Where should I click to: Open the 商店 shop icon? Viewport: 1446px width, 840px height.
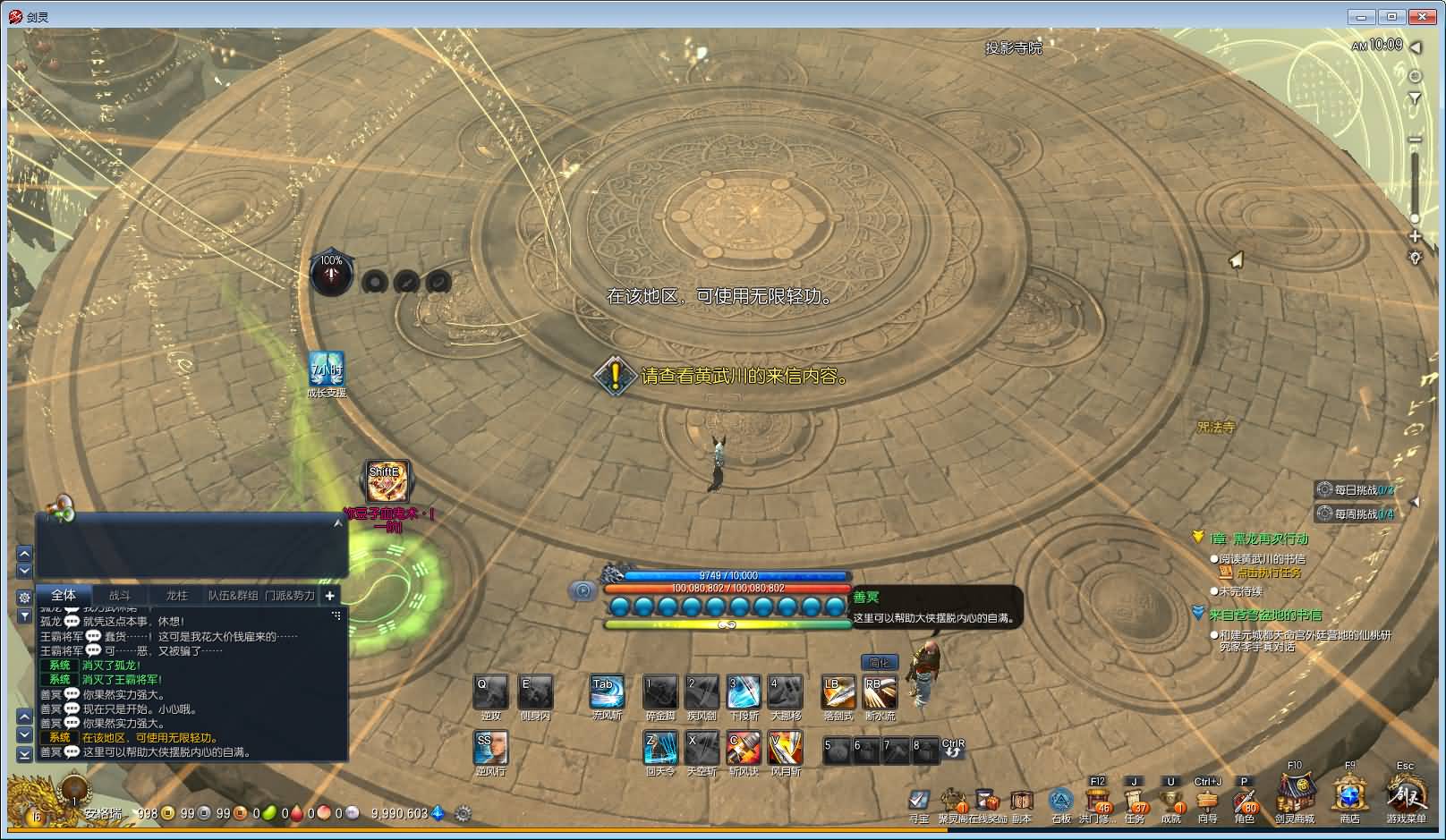(x=1349, y=794)
